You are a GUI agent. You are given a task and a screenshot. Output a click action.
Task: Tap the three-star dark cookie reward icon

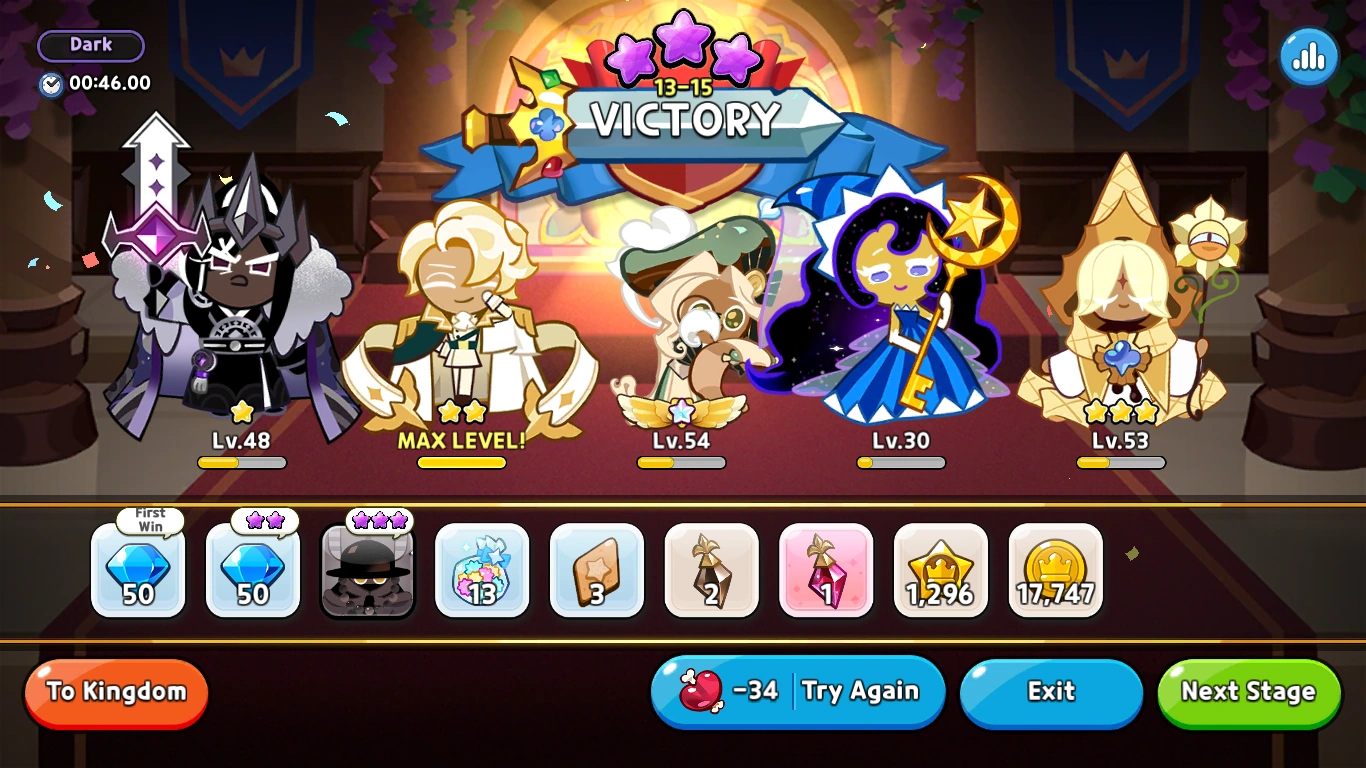[367, 573]
